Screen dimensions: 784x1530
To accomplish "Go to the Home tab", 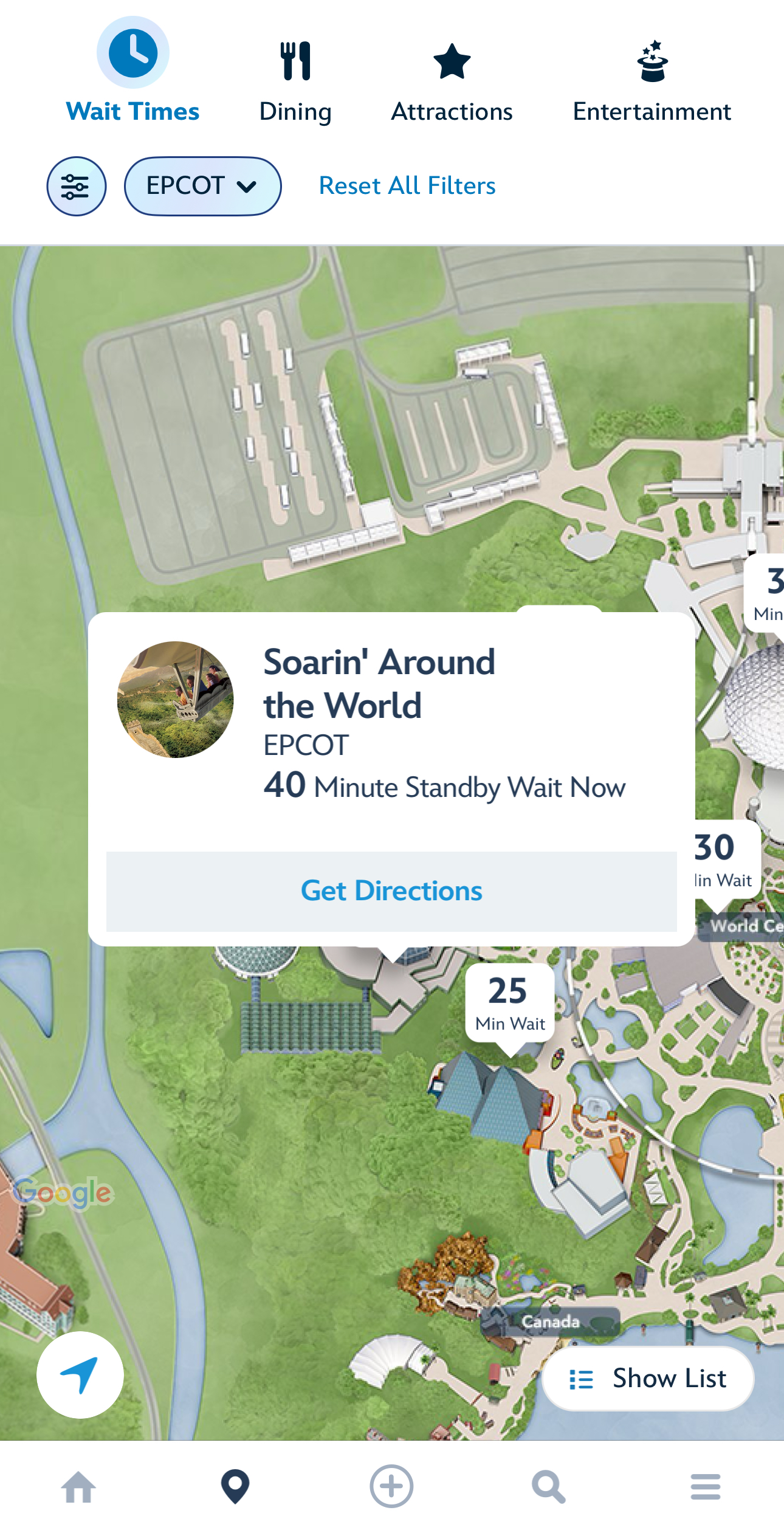I will (x=79, y=1487).
